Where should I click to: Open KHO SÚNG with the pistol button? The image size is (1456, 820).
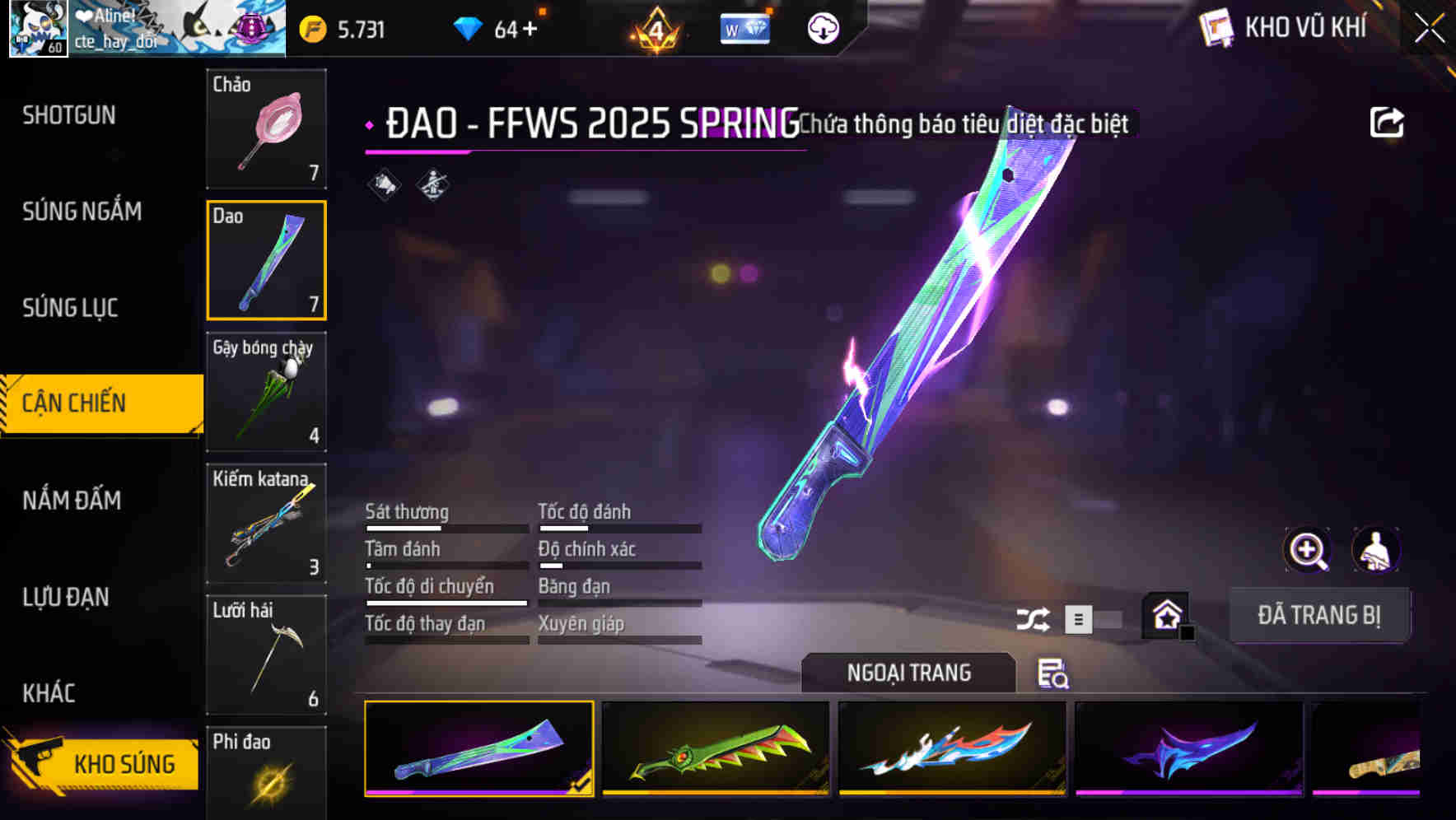(x=115, y=763)
